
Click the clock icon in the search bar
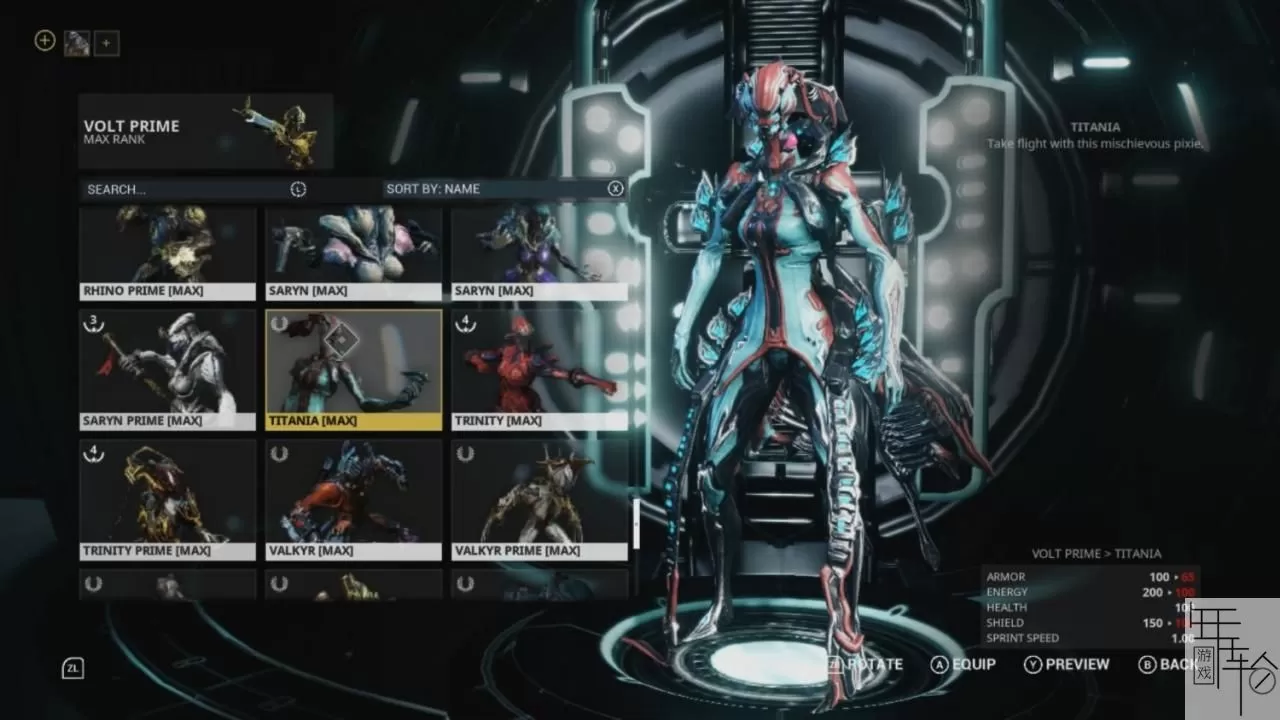coord(298,189)
